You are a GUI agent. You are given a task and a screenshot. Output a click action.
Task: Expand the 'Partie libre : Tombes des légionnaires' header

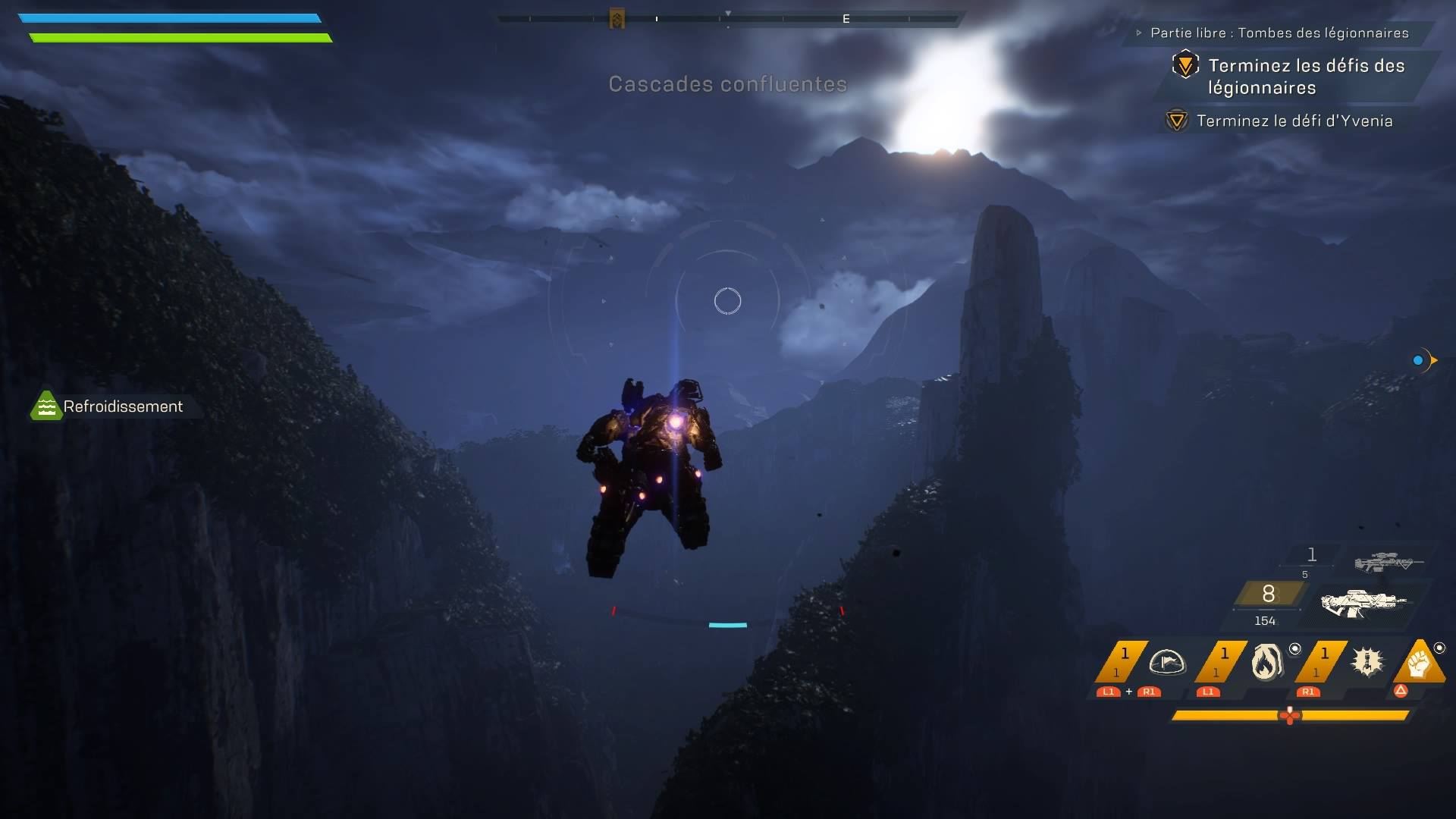(1279, 33)
